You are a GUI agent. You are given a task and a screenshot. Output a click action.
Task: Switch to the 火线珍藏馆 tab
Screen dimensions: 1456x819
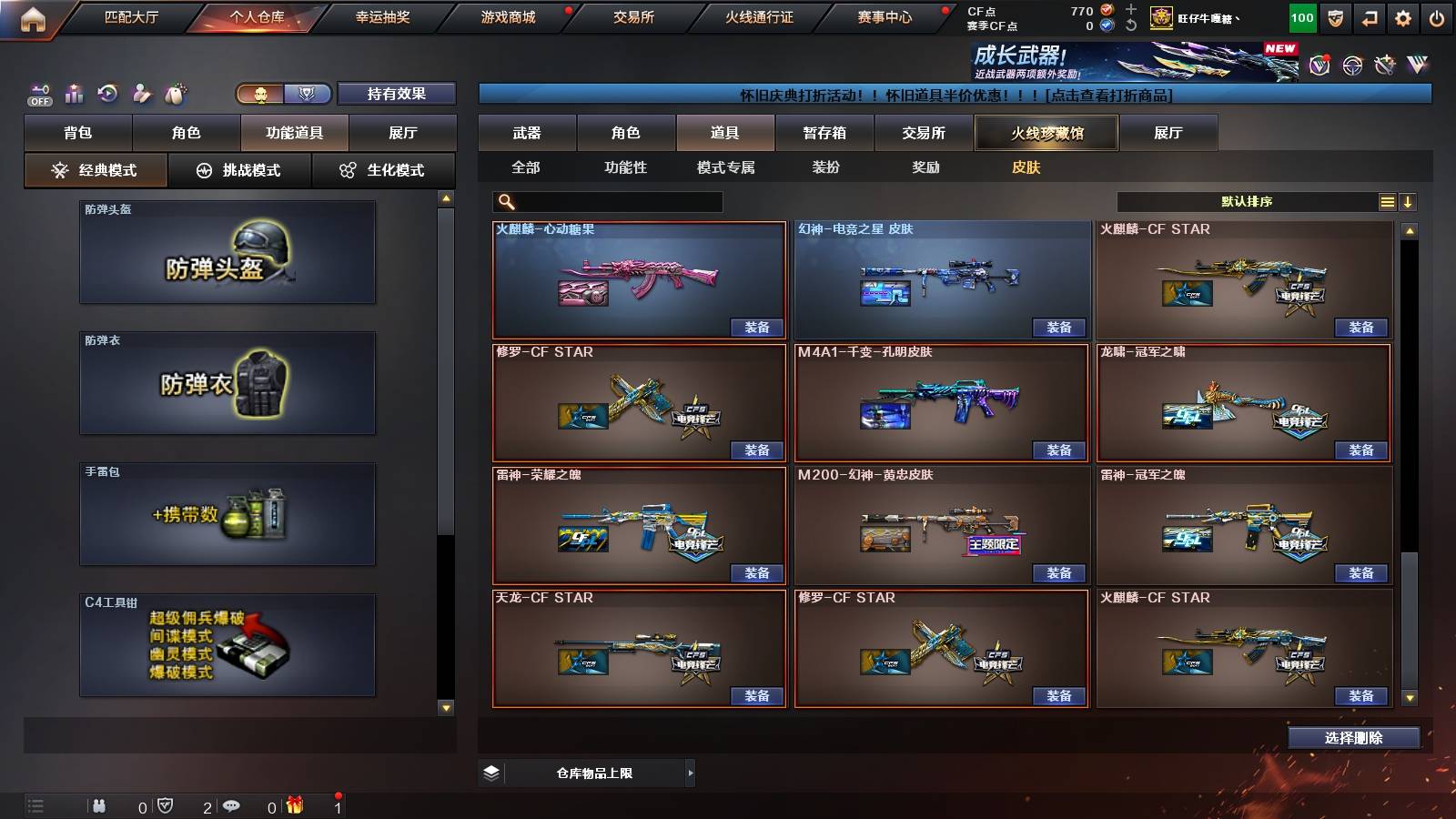[1046, 132]
